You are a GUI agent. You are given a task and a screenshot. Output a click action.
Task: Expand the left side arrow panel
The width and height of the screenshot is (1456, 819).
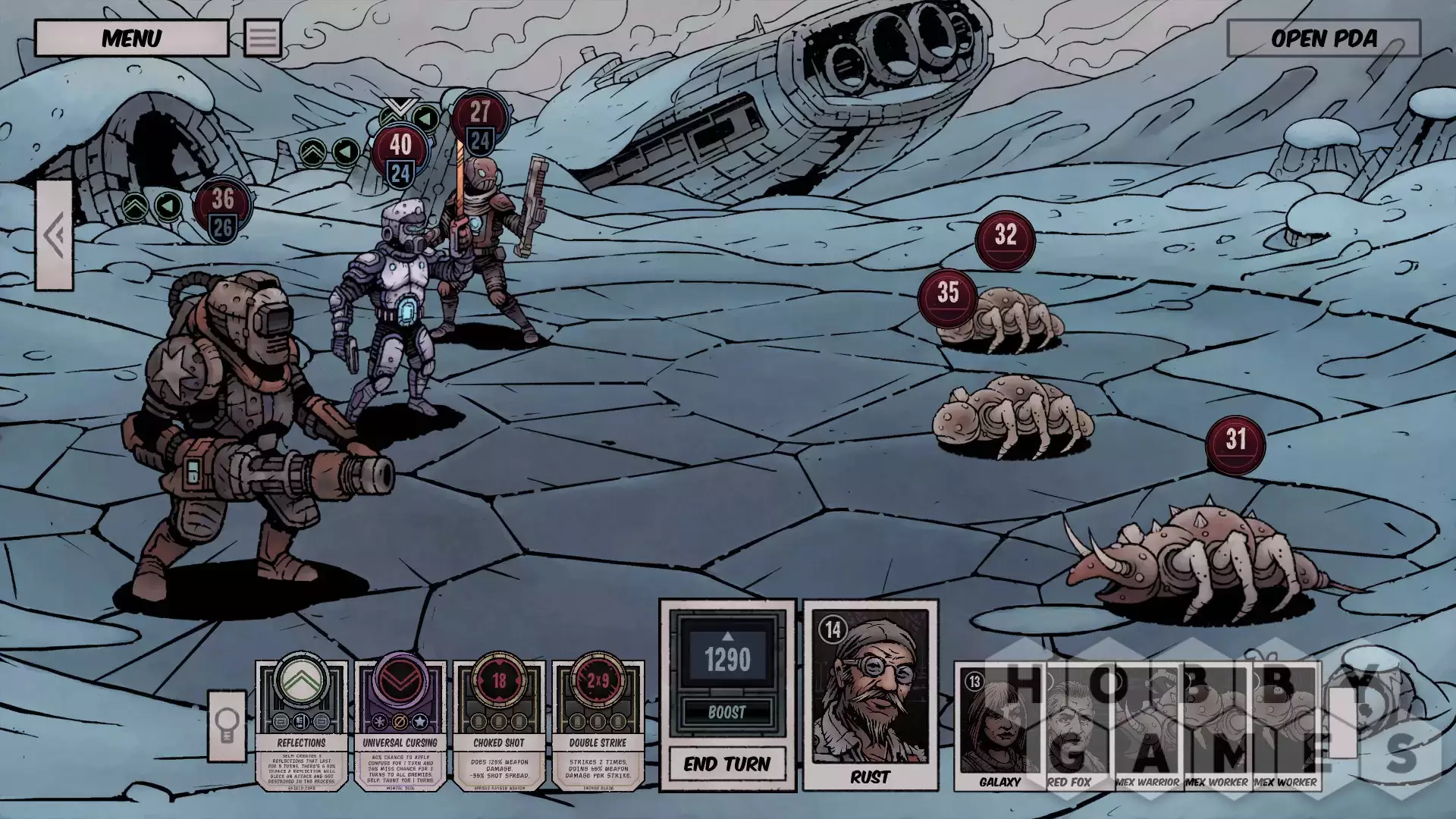(x=55, y=235)
